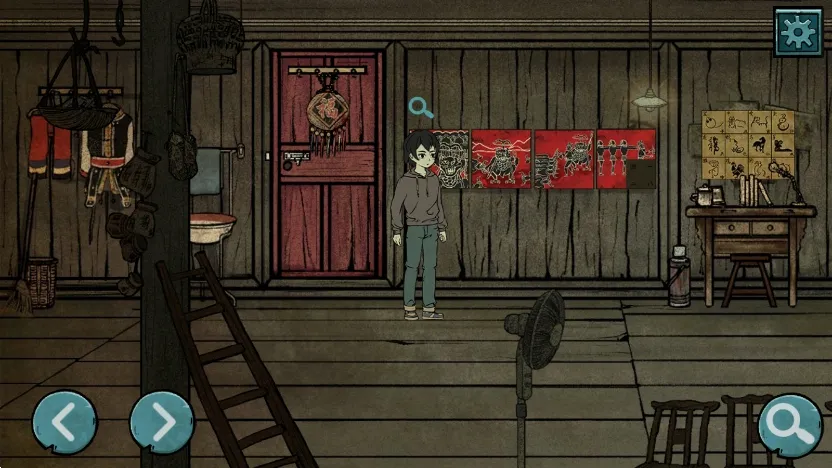Tap the right arrow move button
832x468 pixels.
162,423
